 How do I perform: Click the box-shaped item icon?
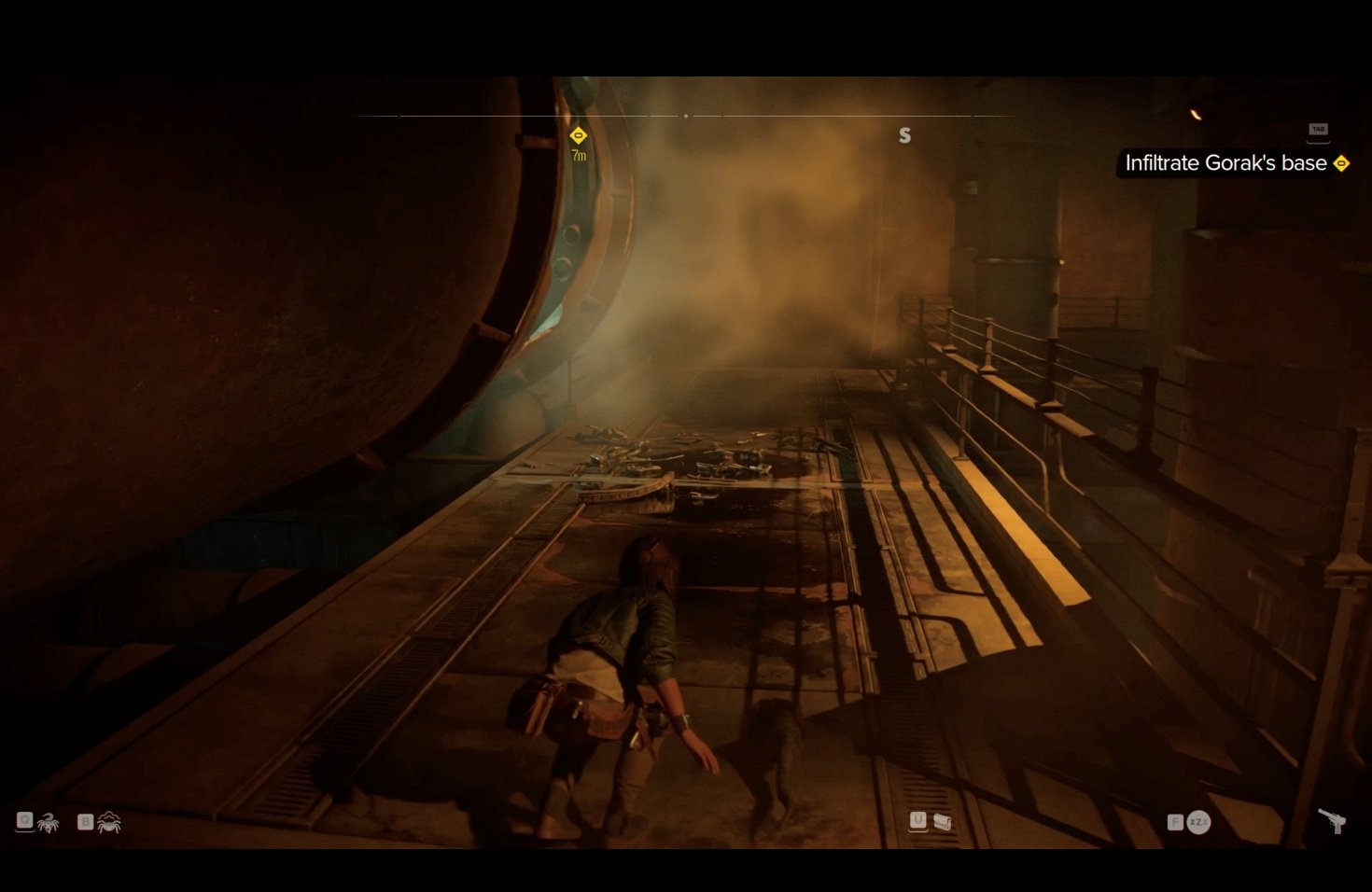(943, 821)
